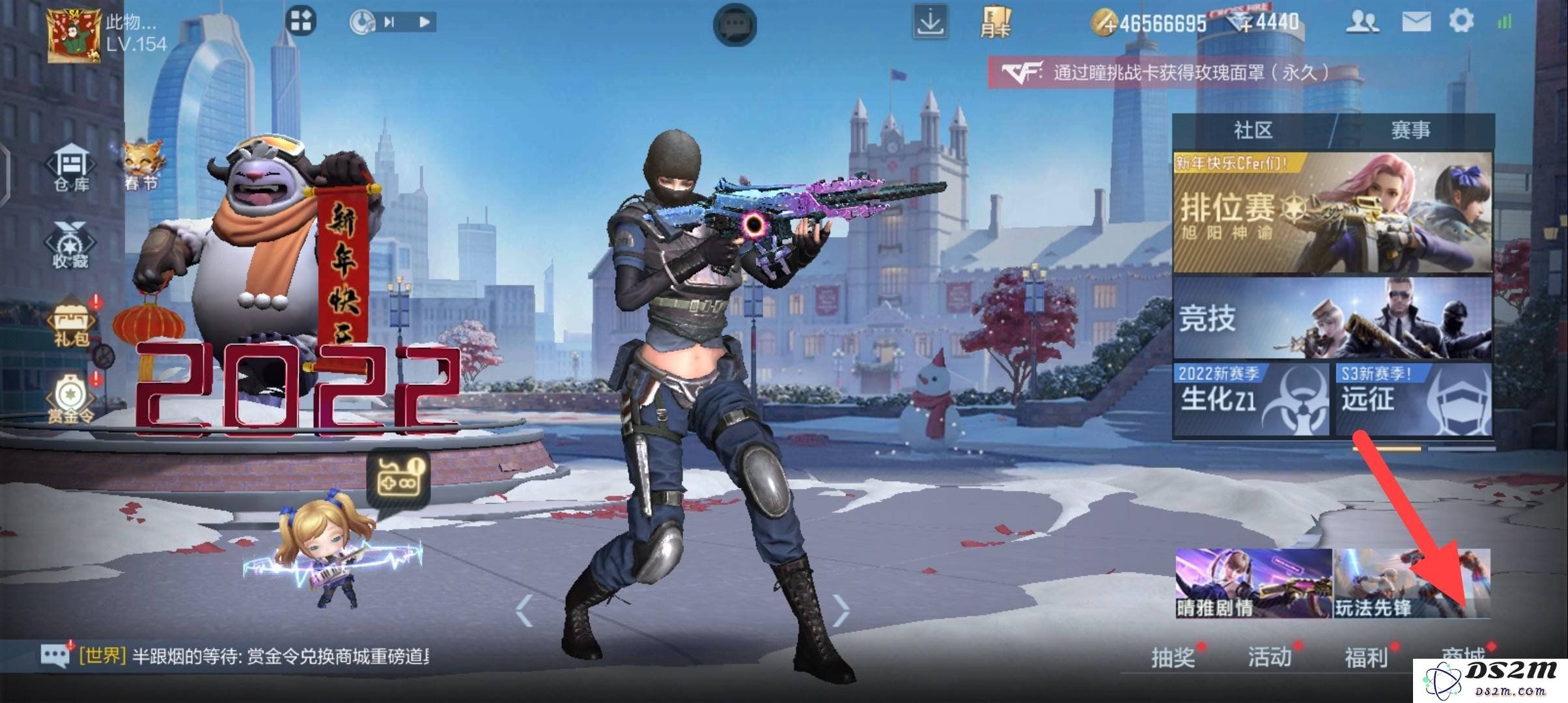Screen dimensions: 1568x703
Task: Switch to the 赛事 tournament tab
Action: (1410, 130)
